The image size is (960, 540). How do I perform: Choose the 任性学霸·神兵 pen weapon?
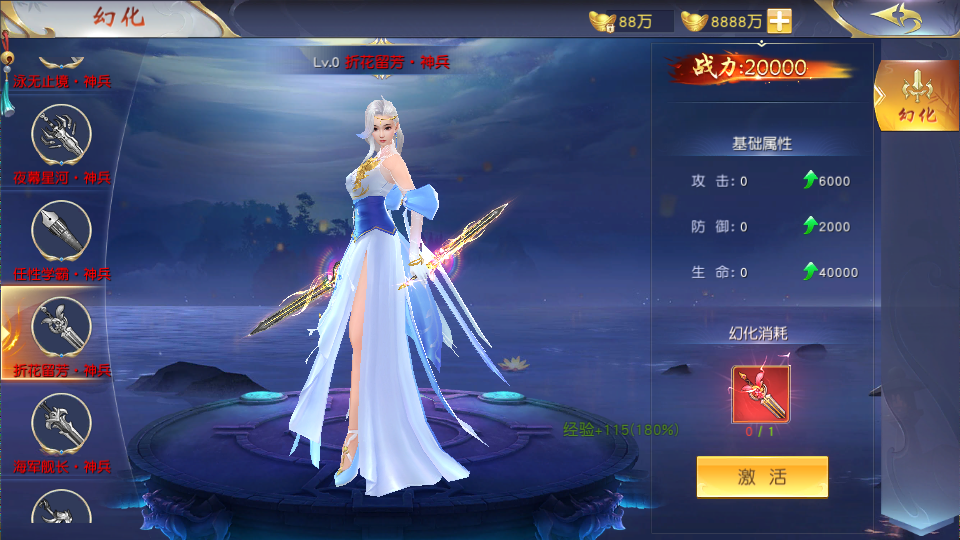pos(62,234)
